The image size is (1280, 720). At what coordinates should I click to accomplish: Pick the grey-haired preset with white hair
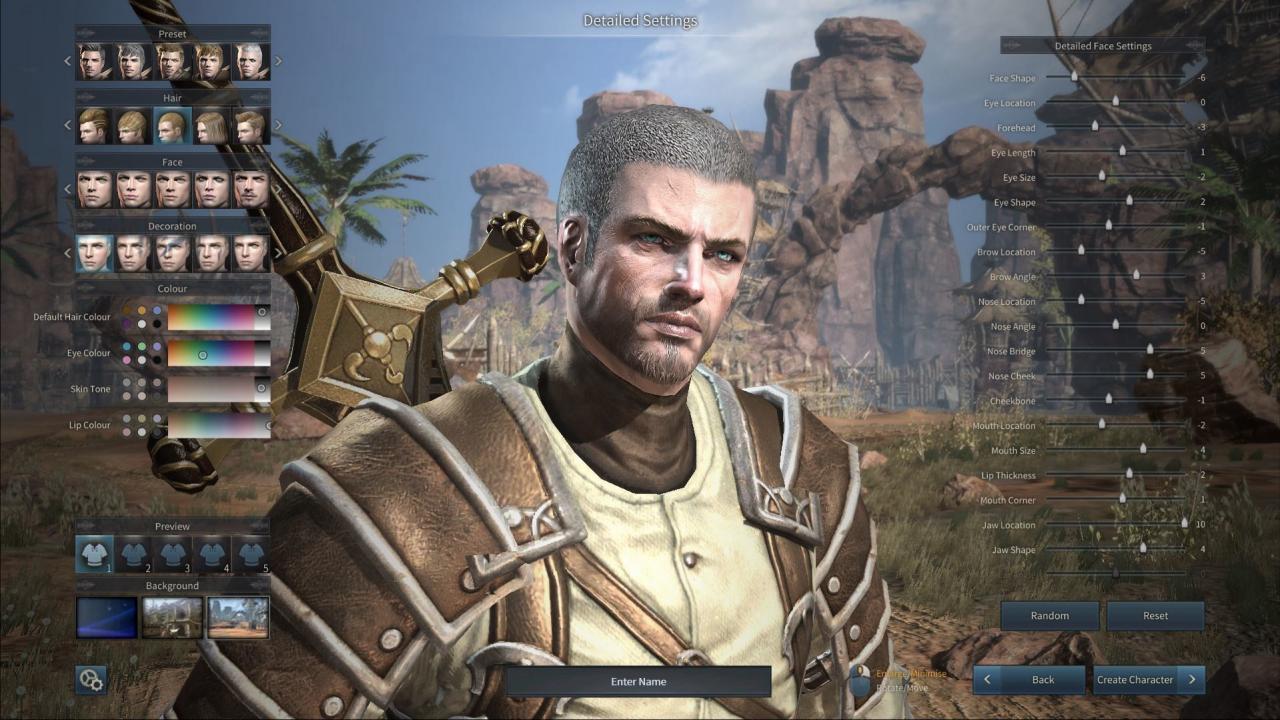(250, 62)
